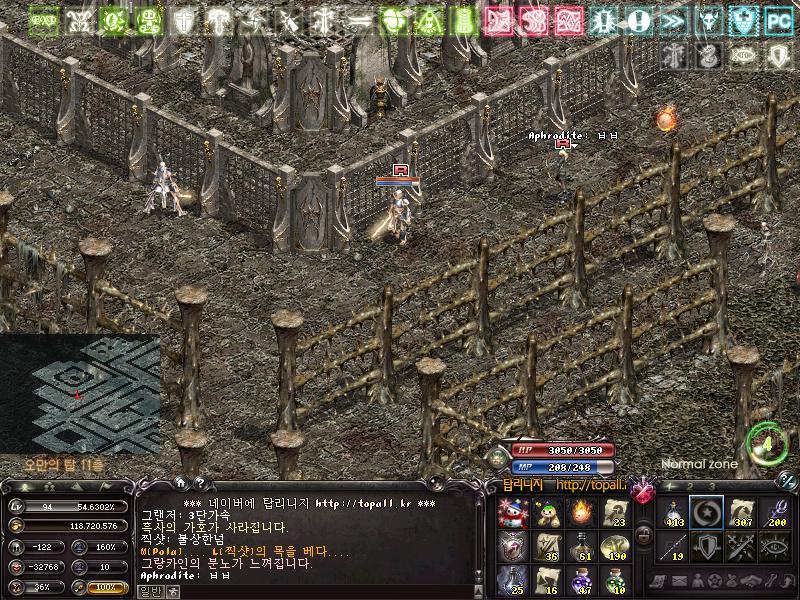Activate the eye skill icon
Image resolution: width=800 pixels, height=600 pixels.
tap(777, 546)
